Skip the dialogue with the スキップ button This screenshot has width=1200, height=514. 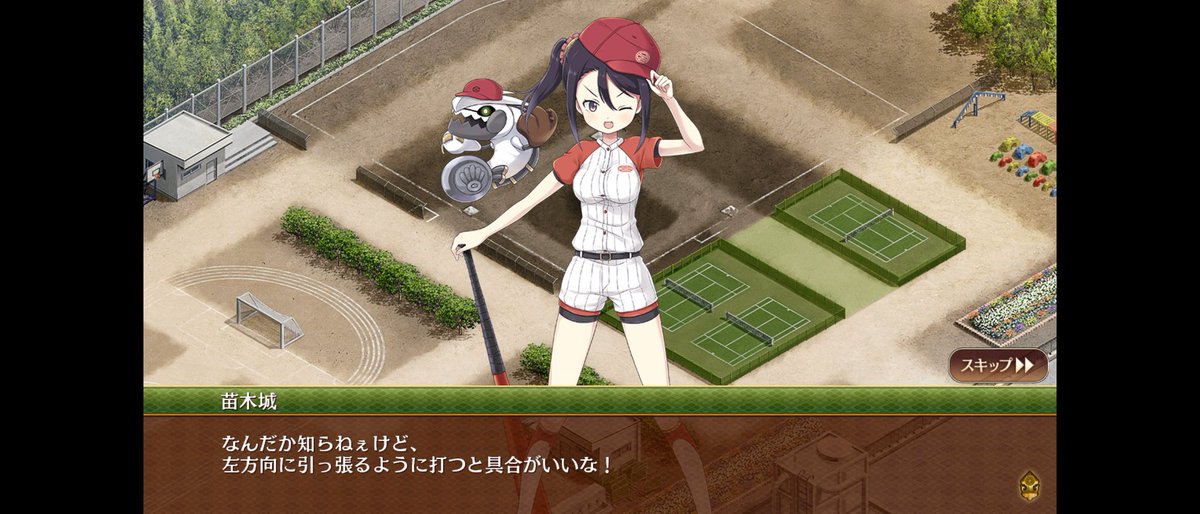998,365
